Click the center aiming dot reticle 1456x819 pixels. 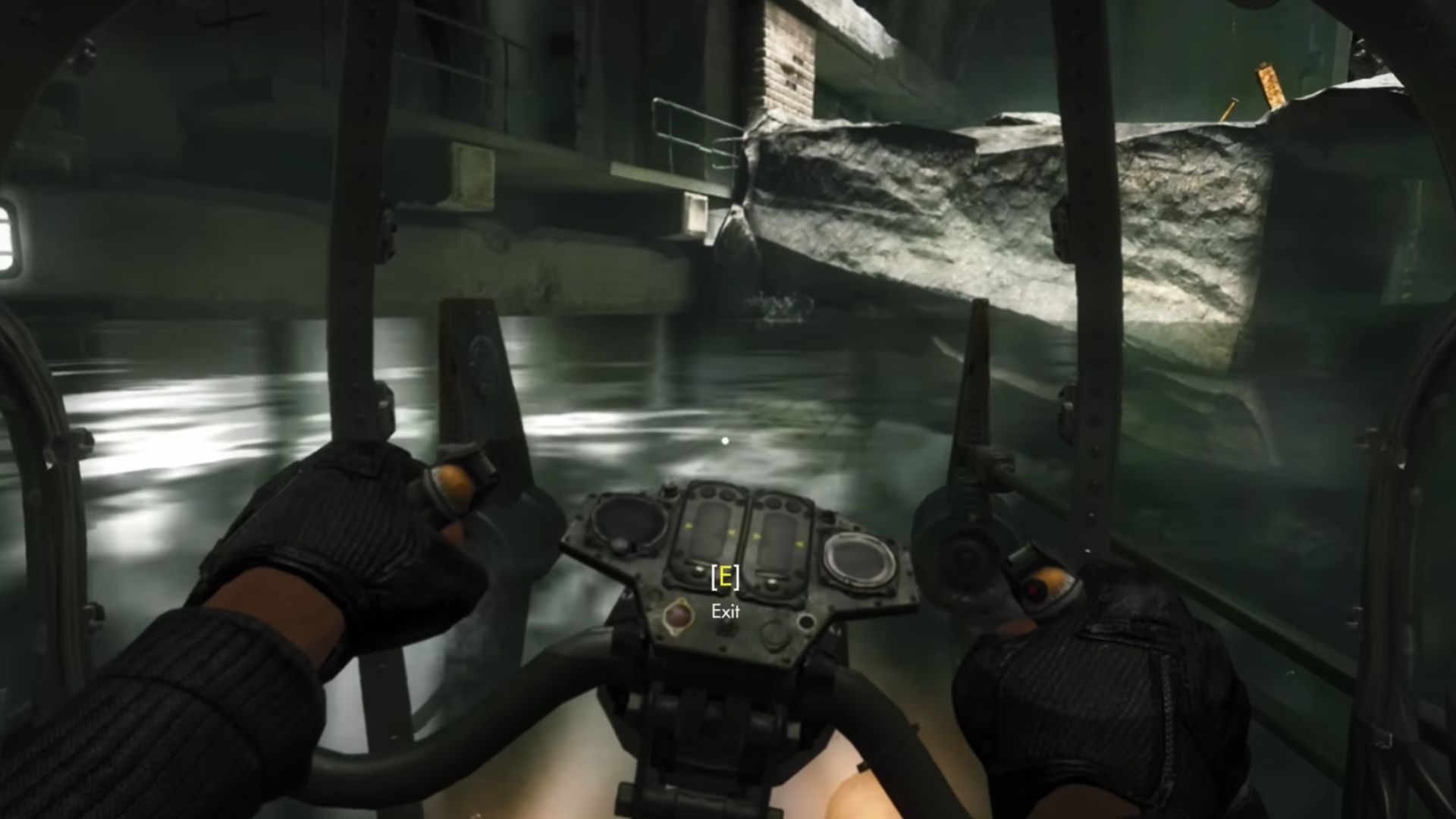point(725,440)
